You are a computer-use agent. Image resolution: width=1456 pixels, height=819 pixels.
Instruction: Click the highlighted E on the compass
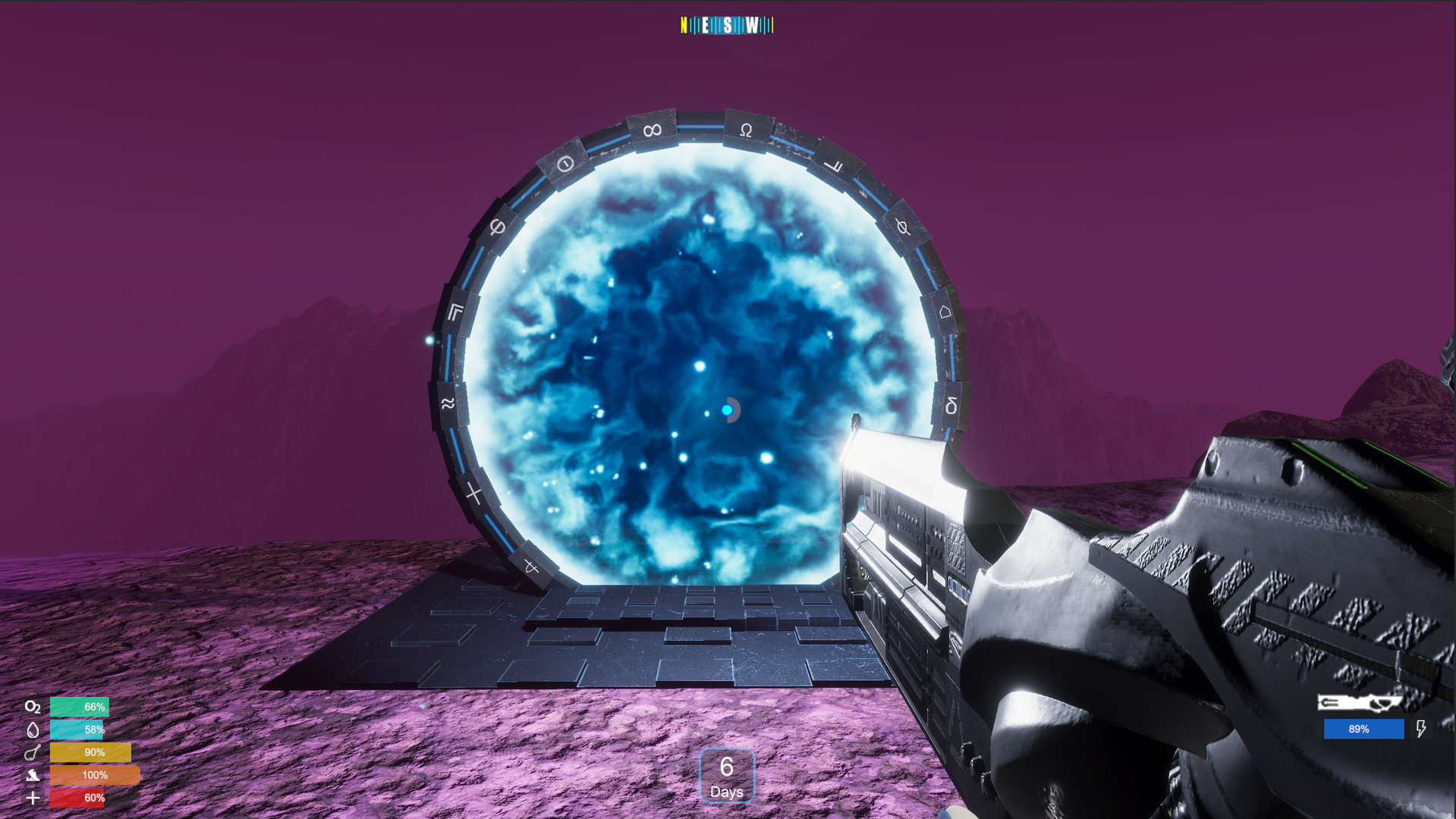706,24
